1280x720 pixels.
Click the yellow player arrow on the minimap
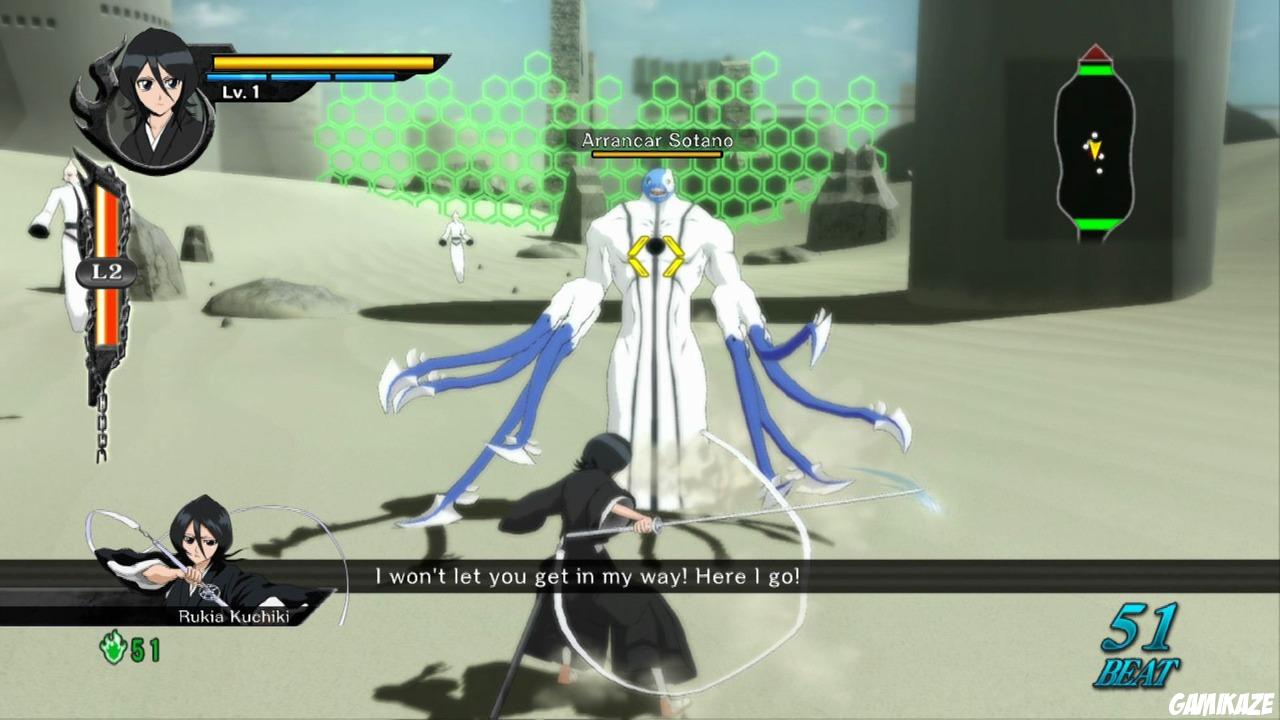1095,149
